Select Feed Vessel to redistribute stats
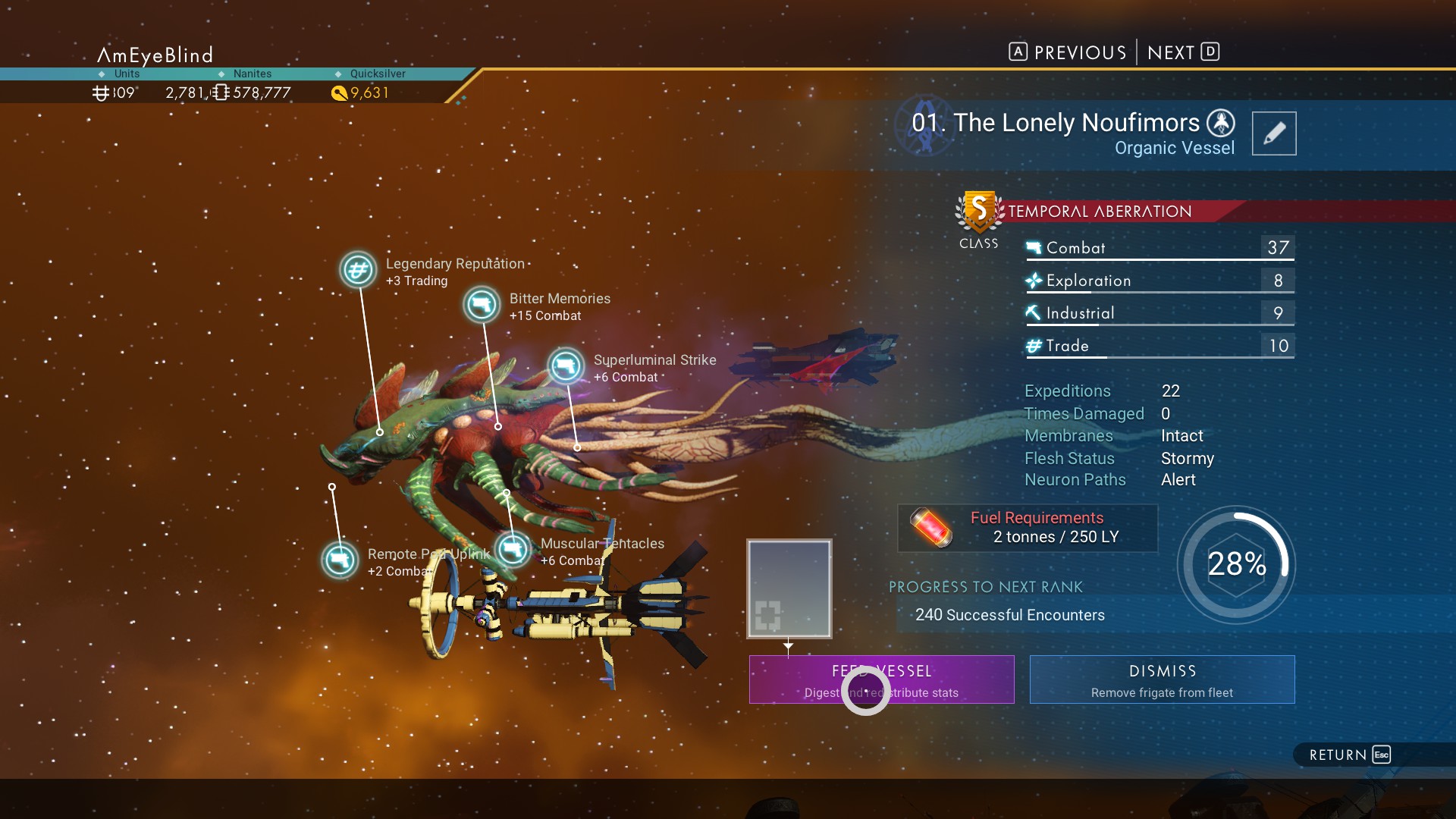 [881, 679]
